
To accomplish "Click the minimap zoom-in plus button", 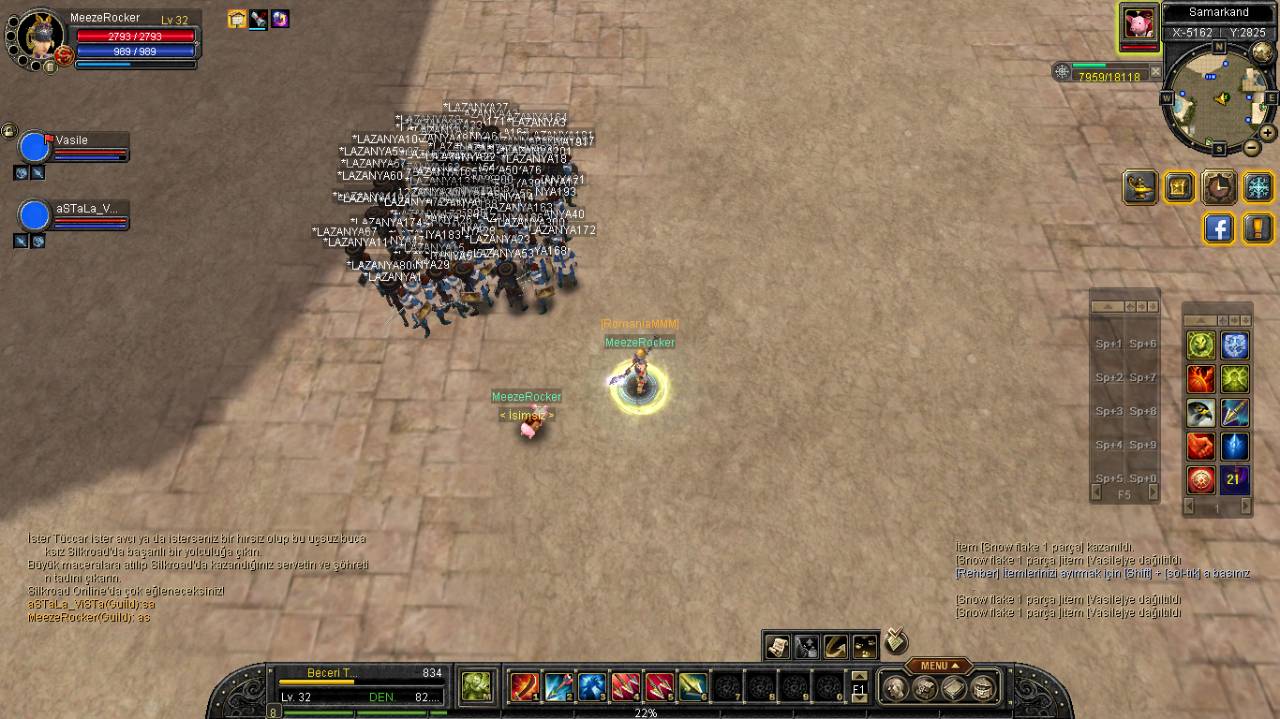I will 1268,133.
